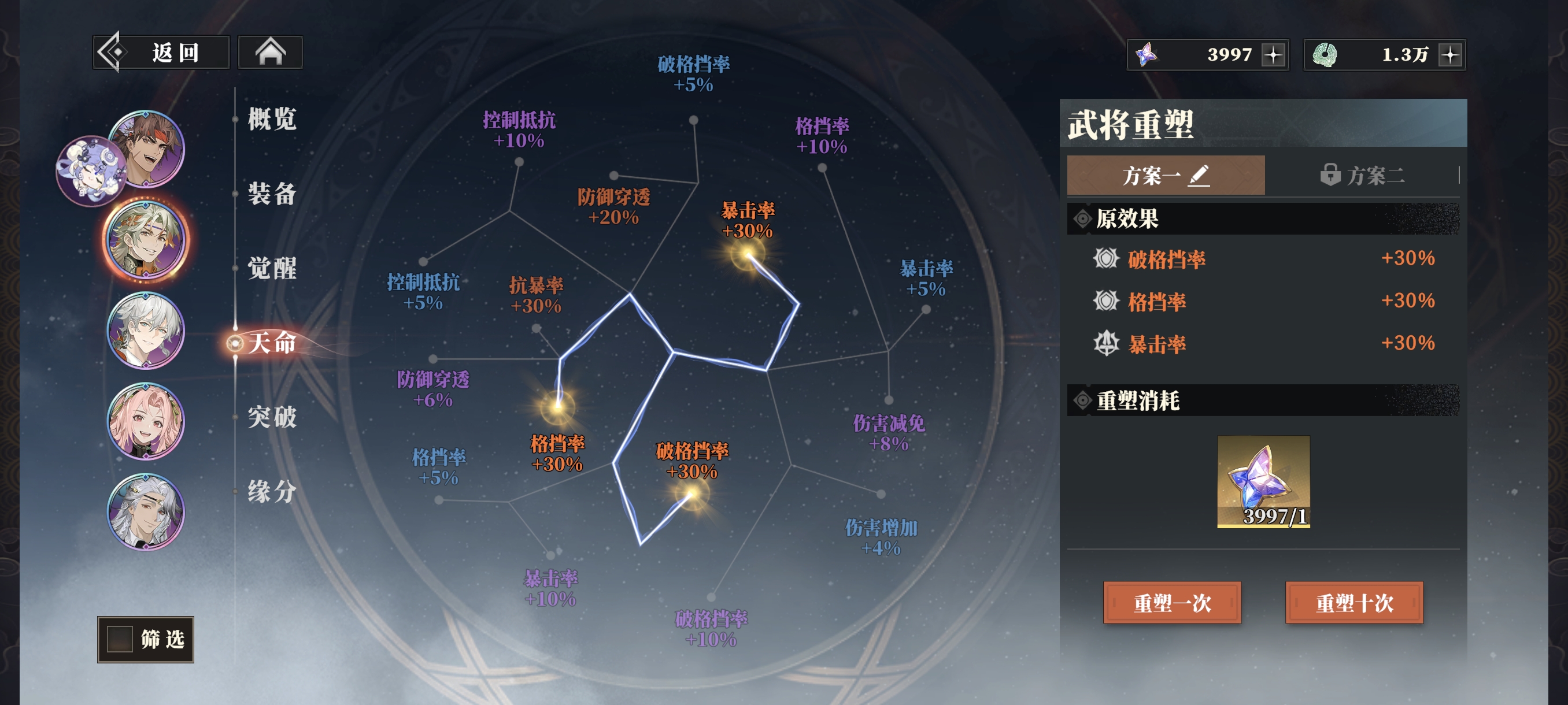Click the 重塑一次 reforge once button

pyautogui.click(x=1172, y=603)
